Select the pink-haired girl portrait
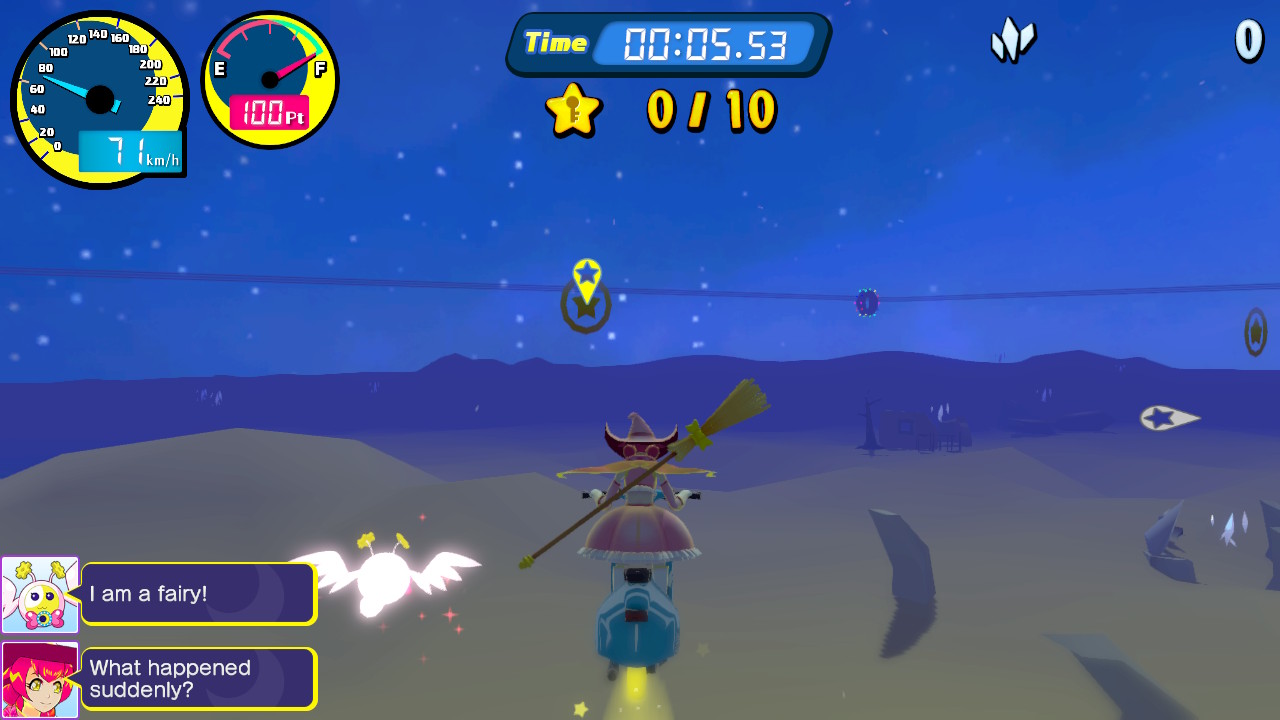 click(40, 680)
